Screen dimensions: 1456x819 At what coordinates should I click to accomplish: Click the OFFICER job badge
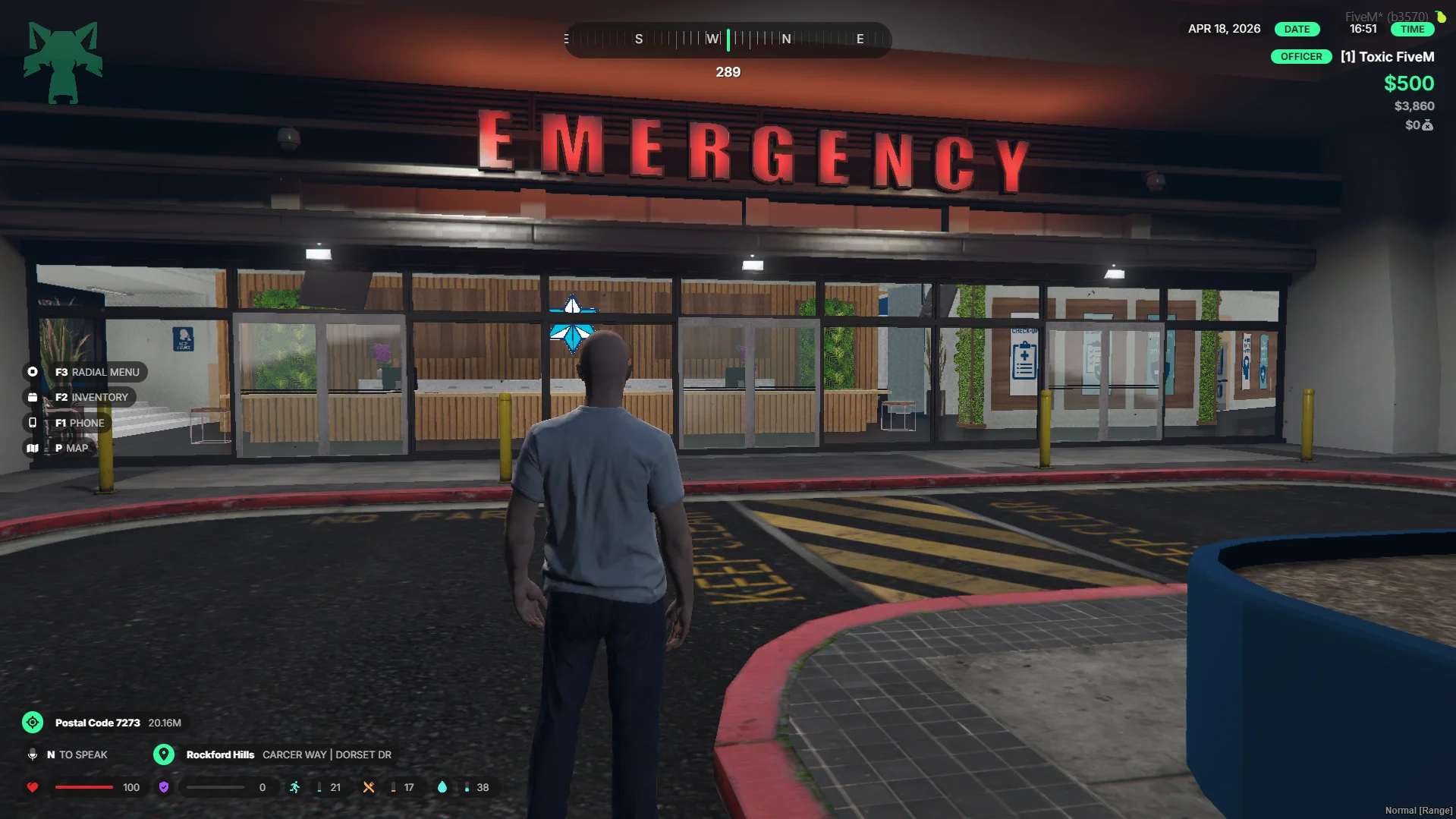[1300, 57]
